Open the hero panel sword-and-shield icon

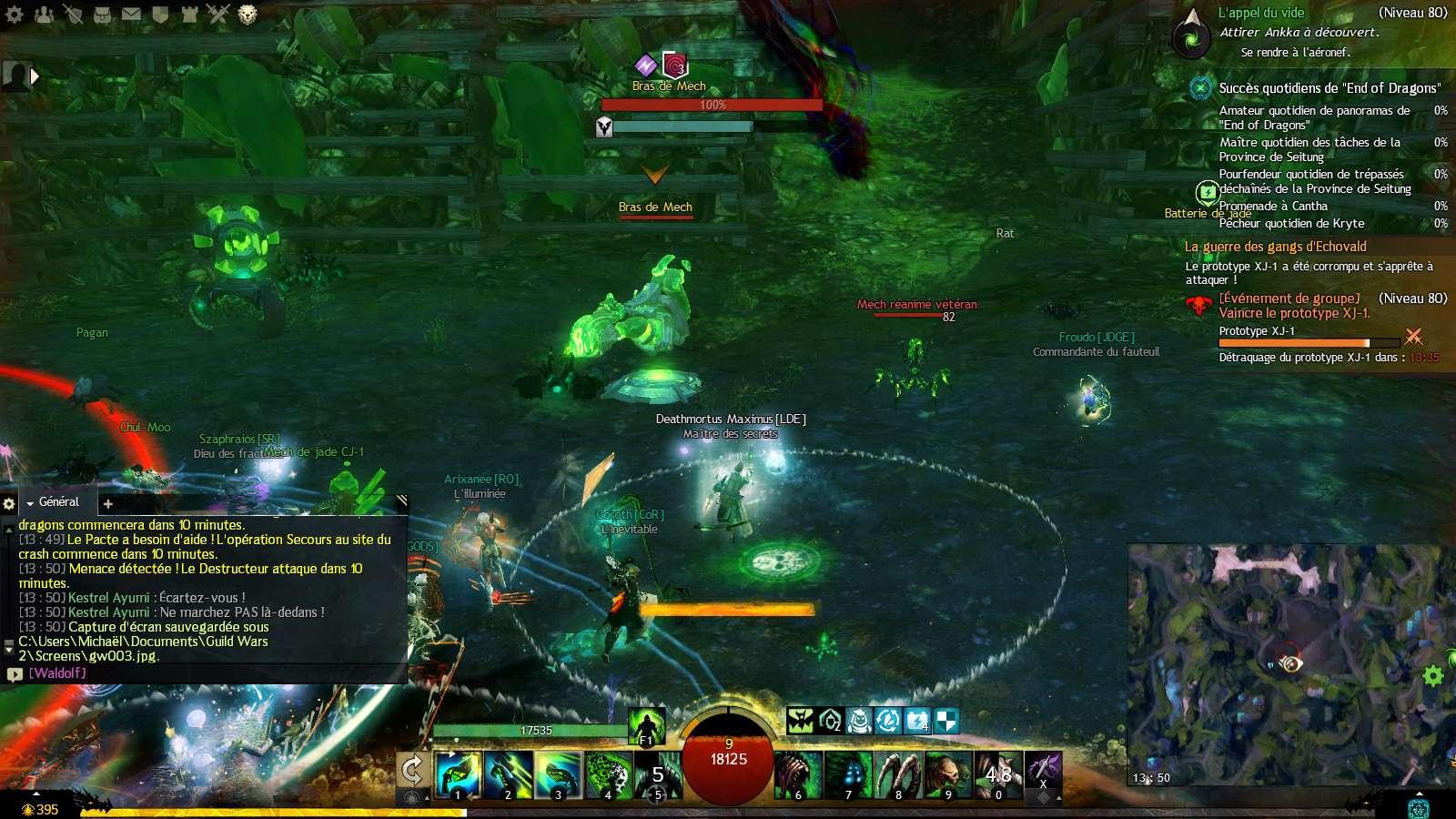73,12
